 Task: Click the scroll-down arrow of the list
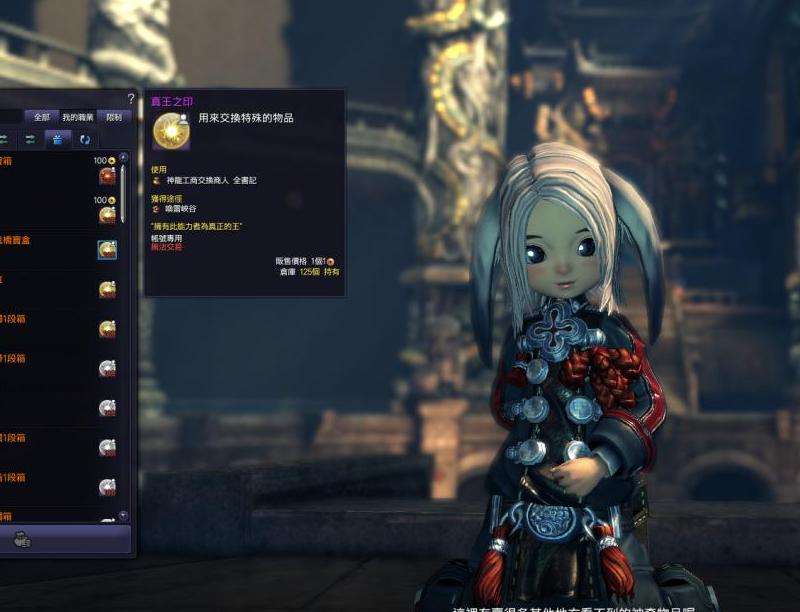click(x=123, y=516)
